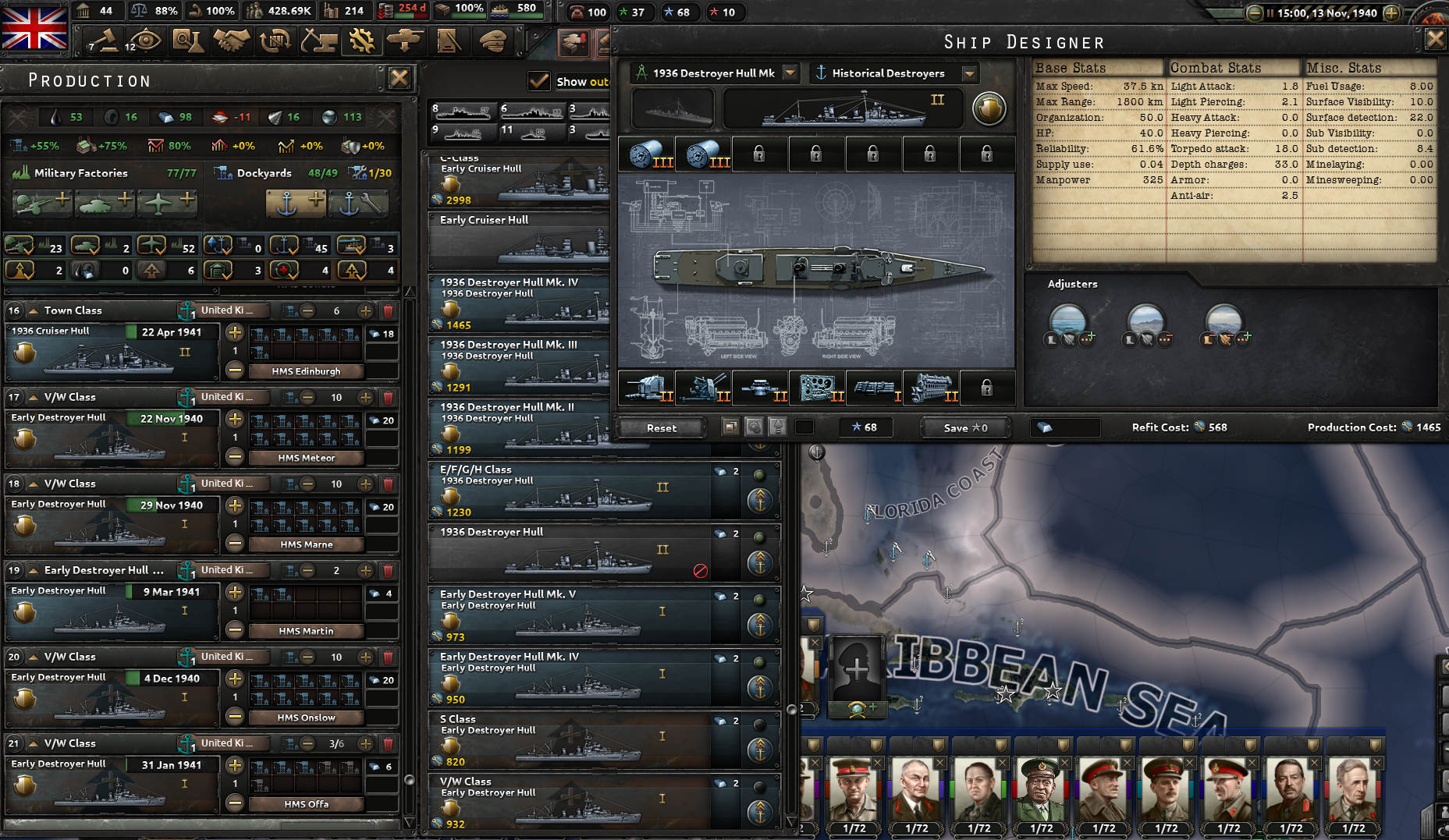Enable the Show out checkbox above ship list
The image size is (1449, 840).
(541, 81)
